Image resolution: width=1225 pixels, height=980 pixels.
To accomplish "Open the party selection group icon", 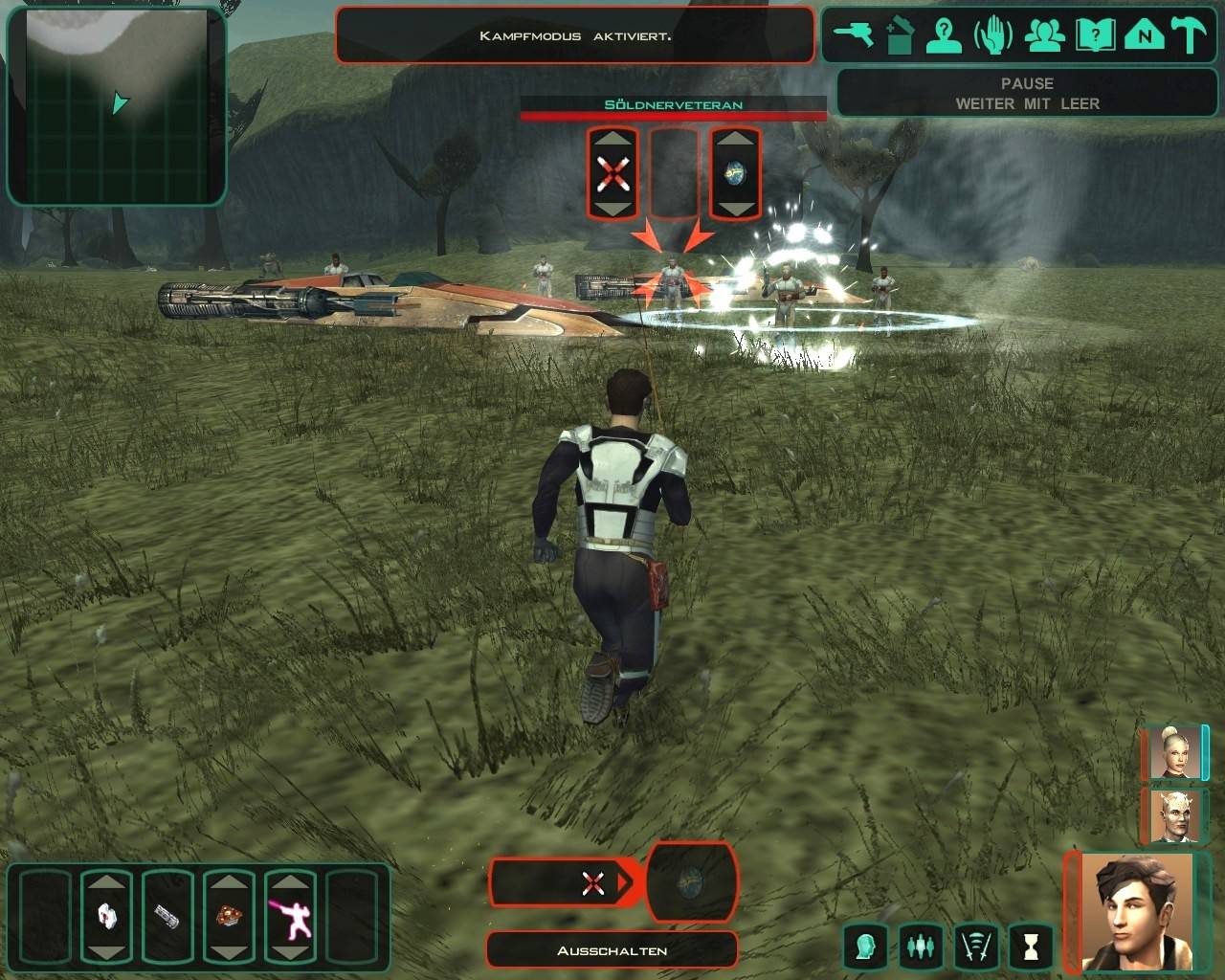I will pos(1045,36).
